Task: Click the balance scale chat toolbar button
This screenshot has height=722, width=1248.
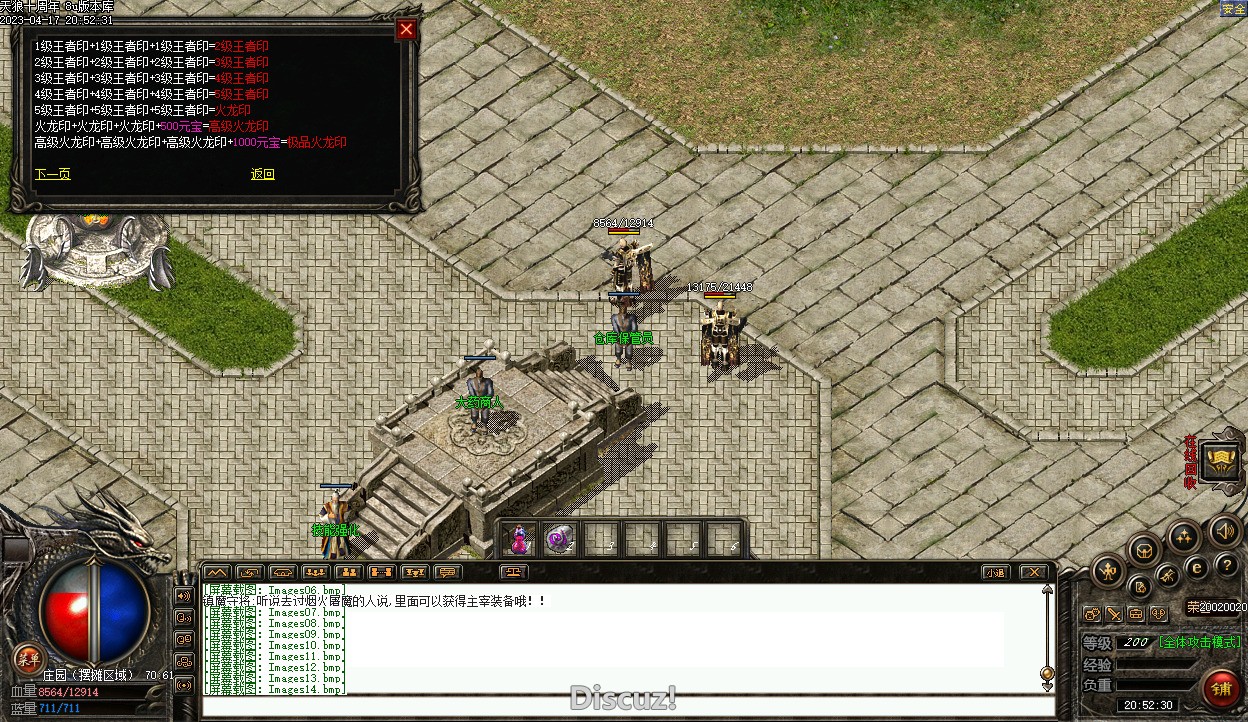Action: [x=515, y=573]
